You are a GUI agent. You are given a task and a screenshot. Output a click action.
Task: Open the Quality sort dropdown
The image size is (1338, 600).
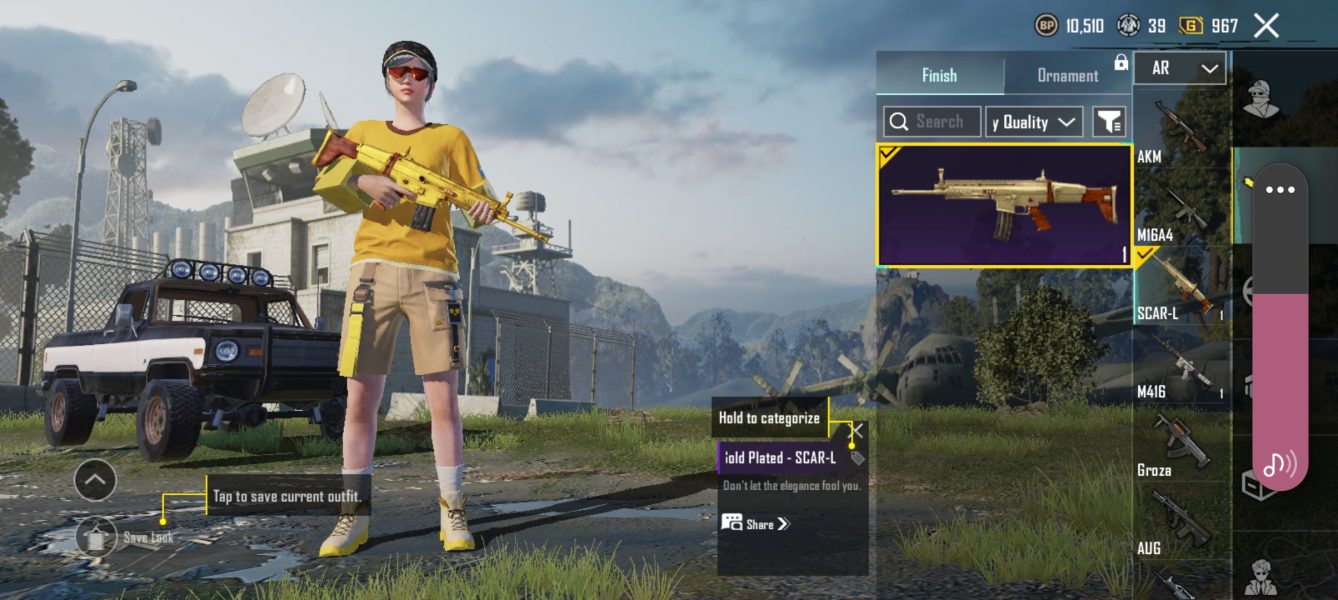pos(1034,122)
